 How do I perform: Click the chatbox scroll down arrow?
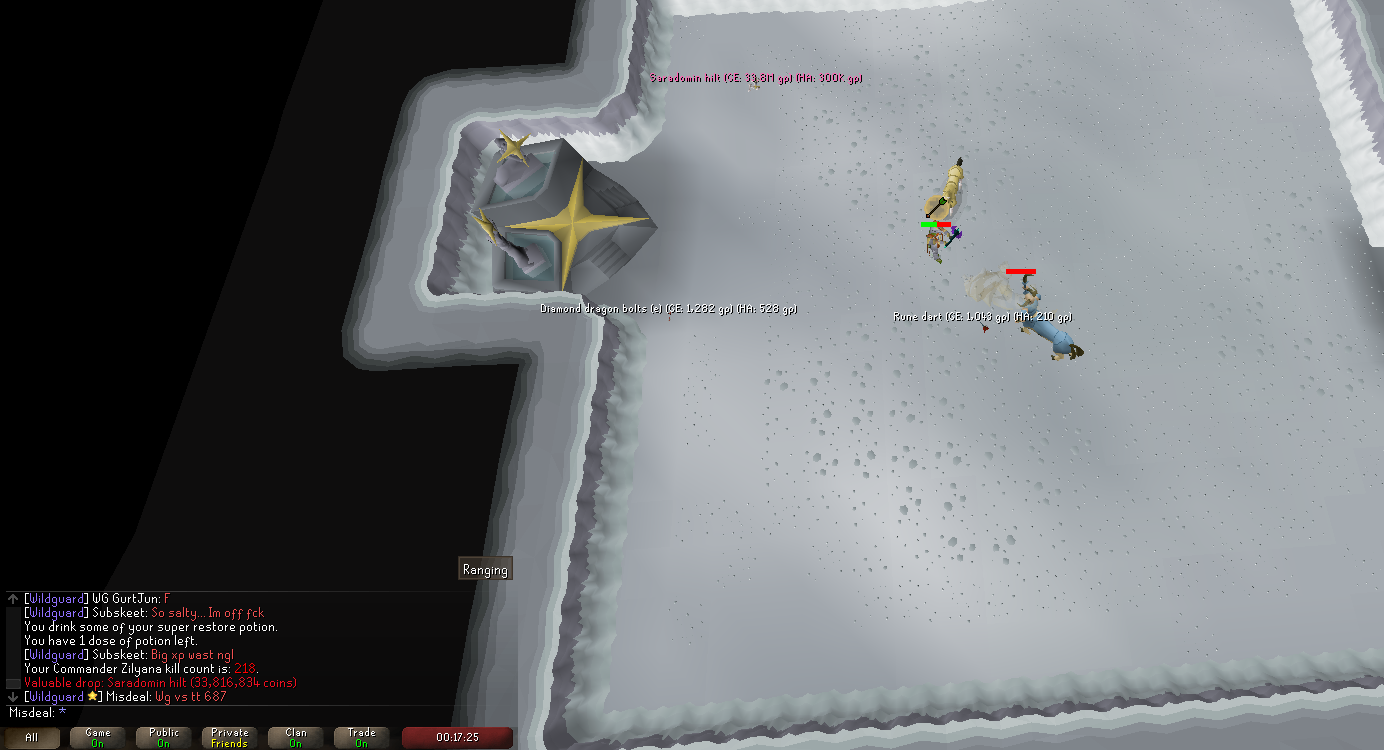coord(13,696)
